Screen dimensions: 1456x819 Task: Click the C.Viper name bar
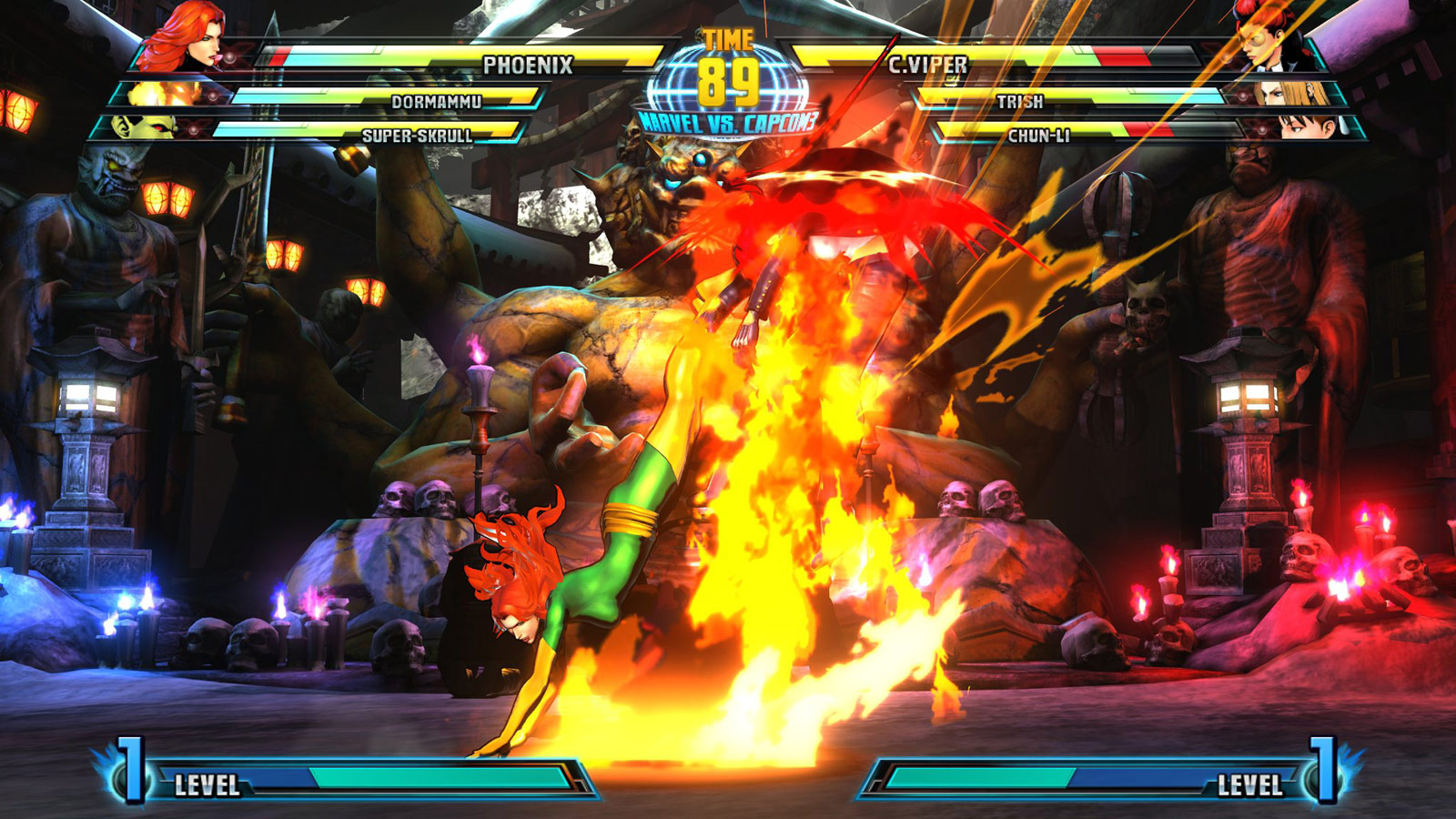(925, 64)
